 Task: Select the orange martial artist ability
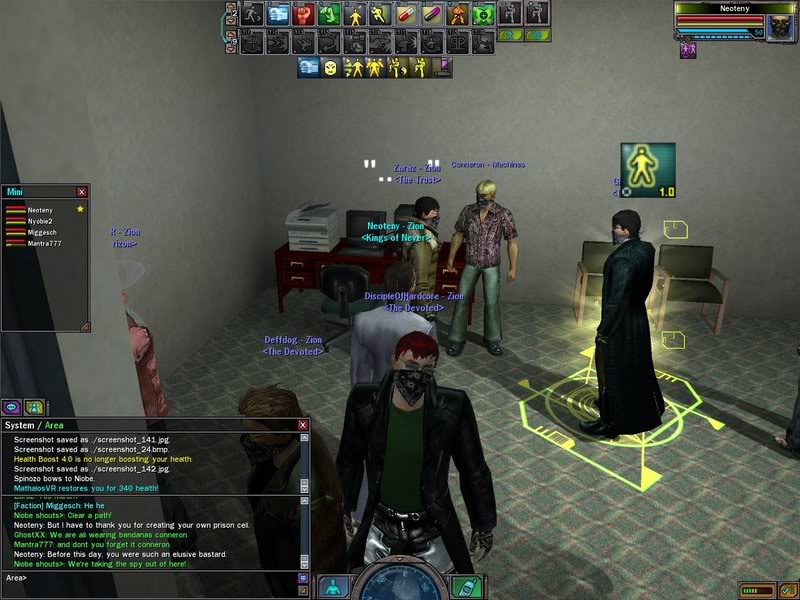(x=459, y=14)
